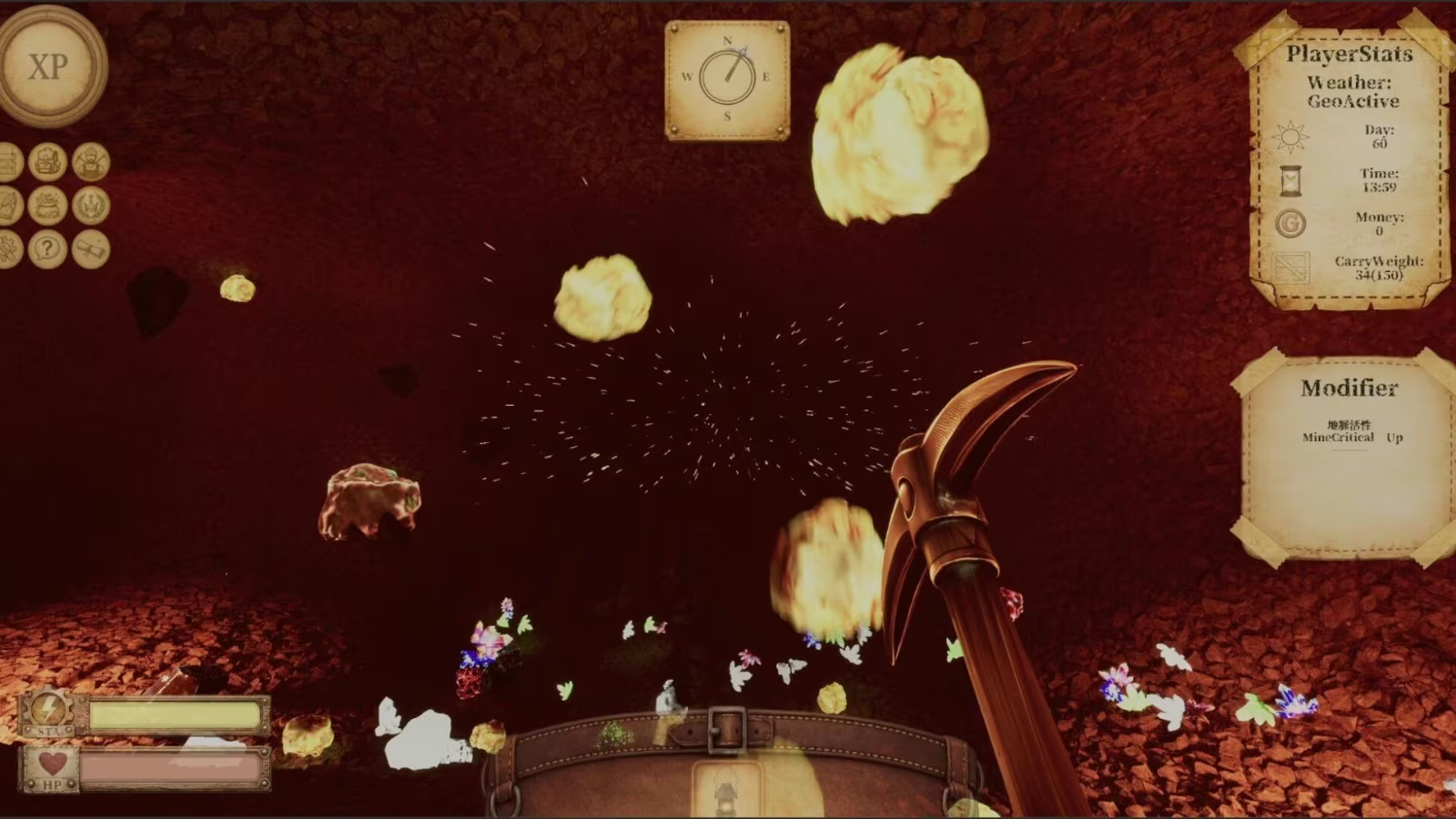Click the PlayerStats parchment panel

[x=1350, y=164]
